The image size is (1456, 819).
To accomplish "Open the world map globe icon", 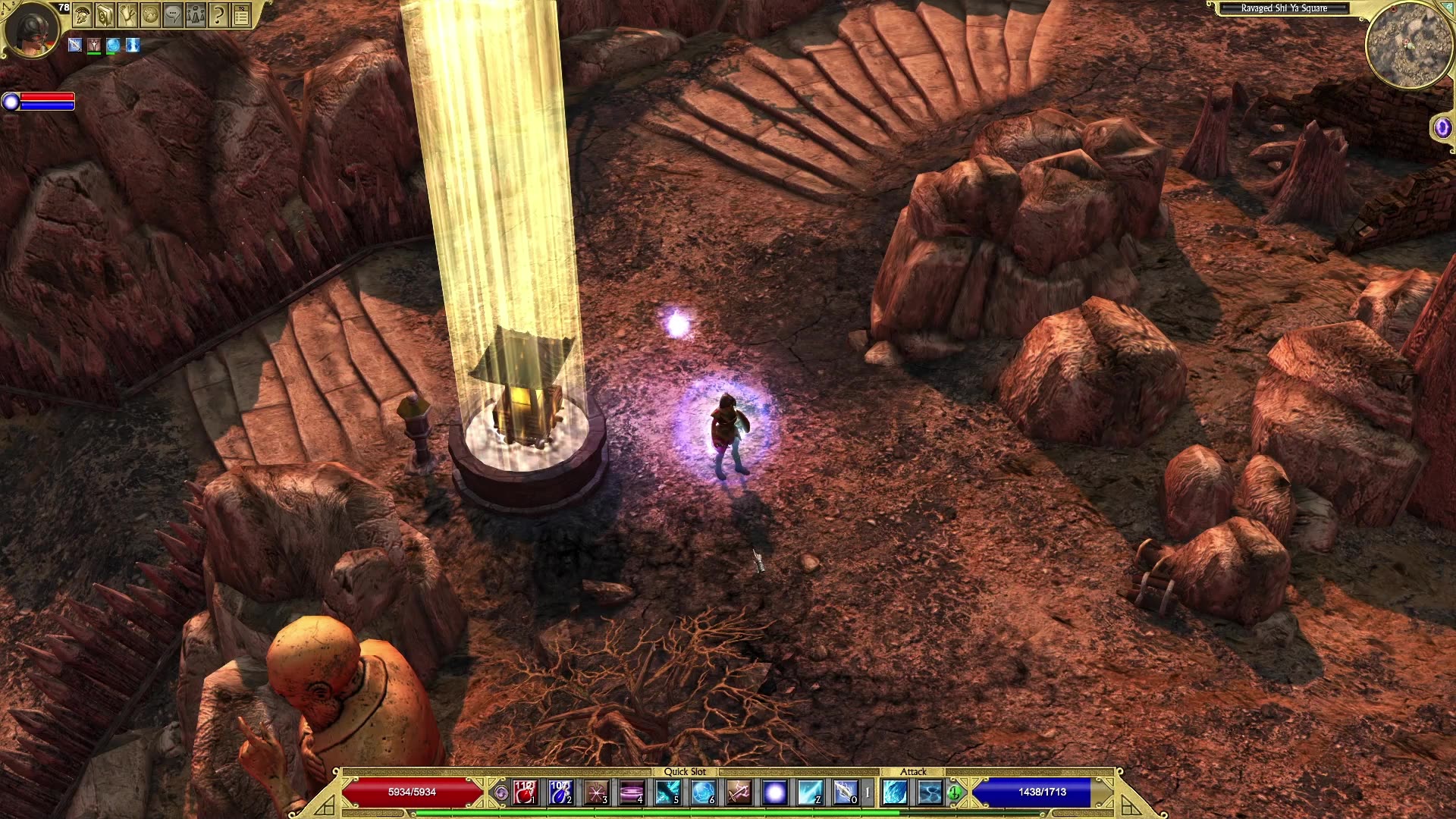I will pos(150,14).
